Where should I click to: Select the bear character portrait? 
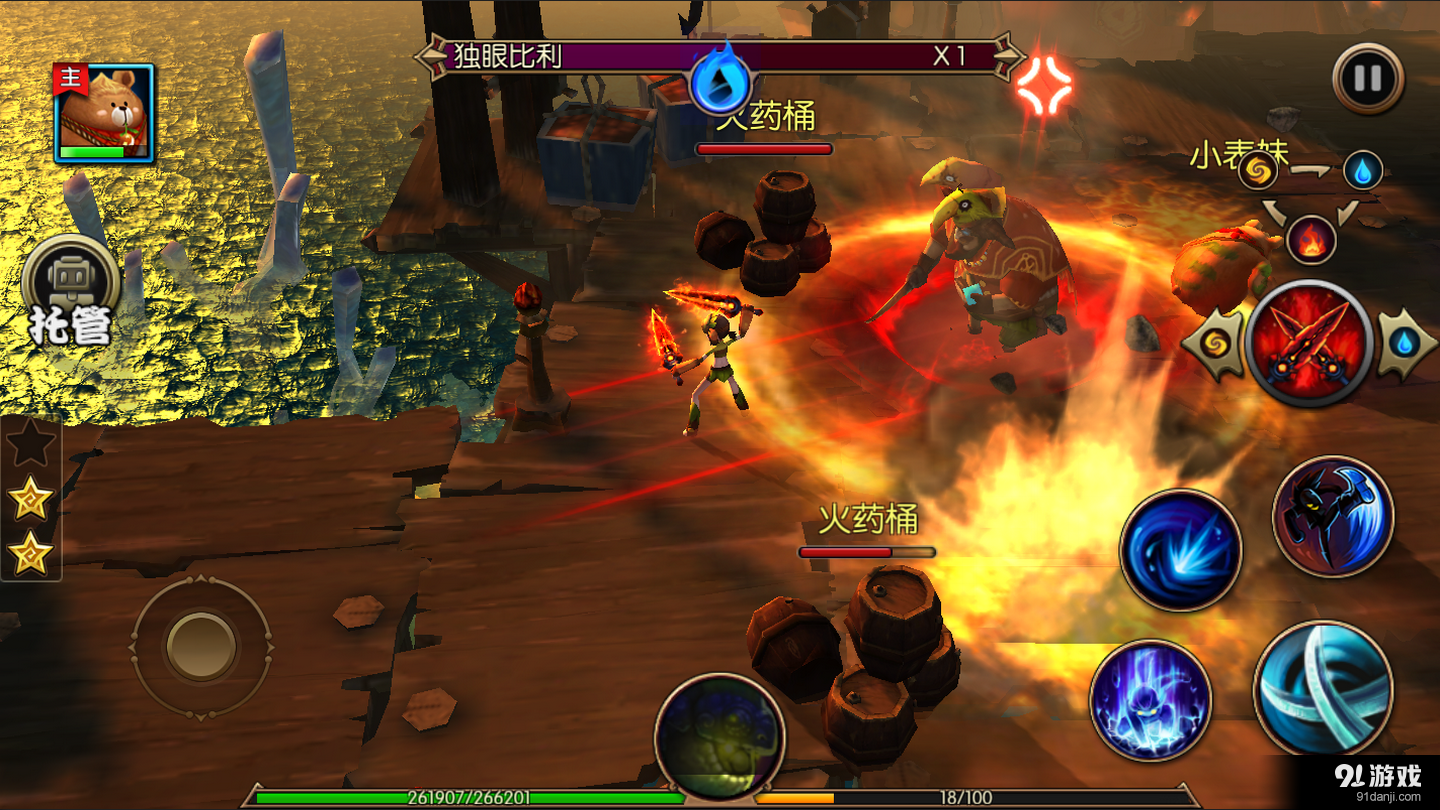click(104, 113)
